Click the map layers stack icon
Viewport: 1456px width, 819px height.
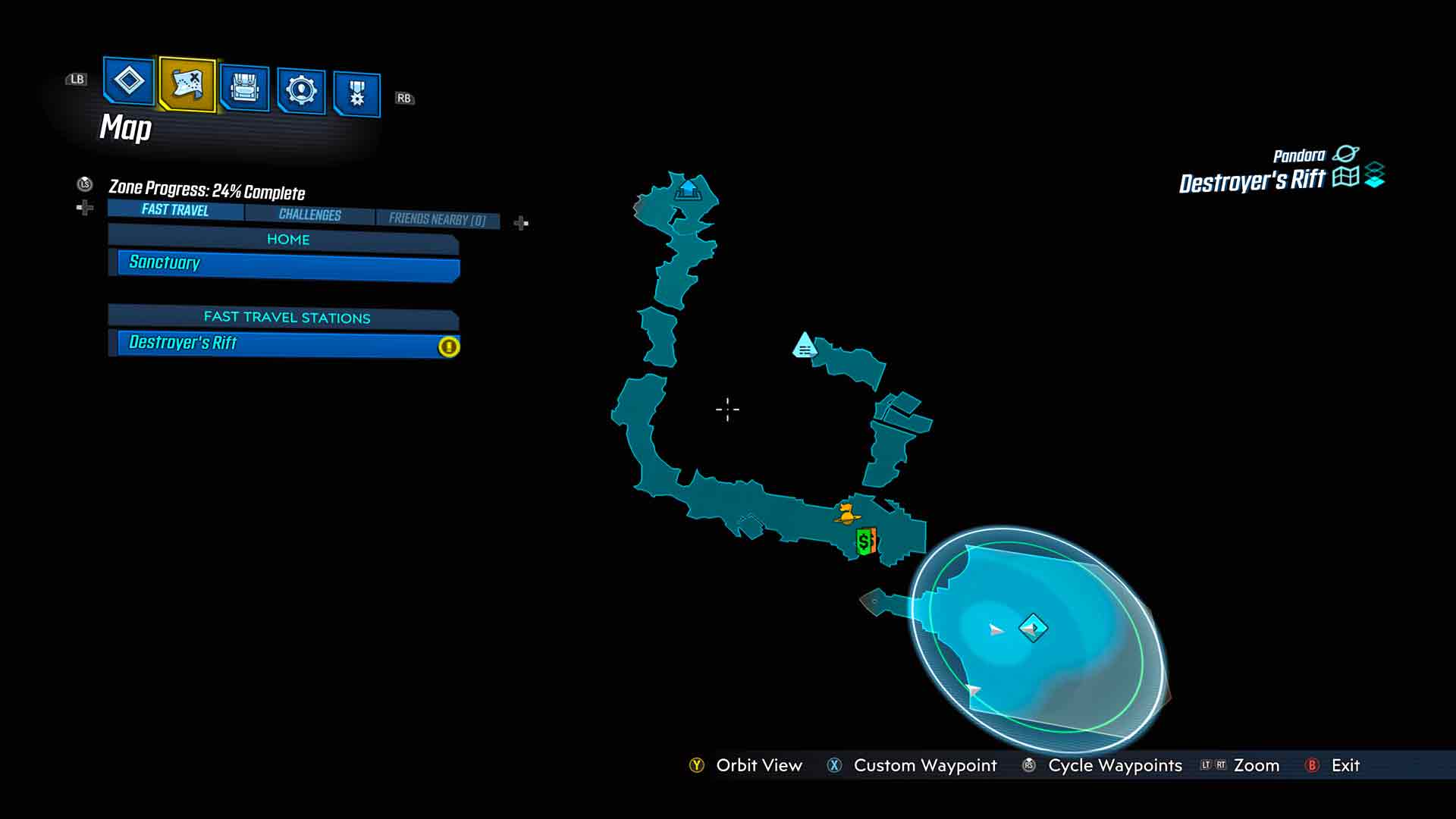coord(1374,175)
